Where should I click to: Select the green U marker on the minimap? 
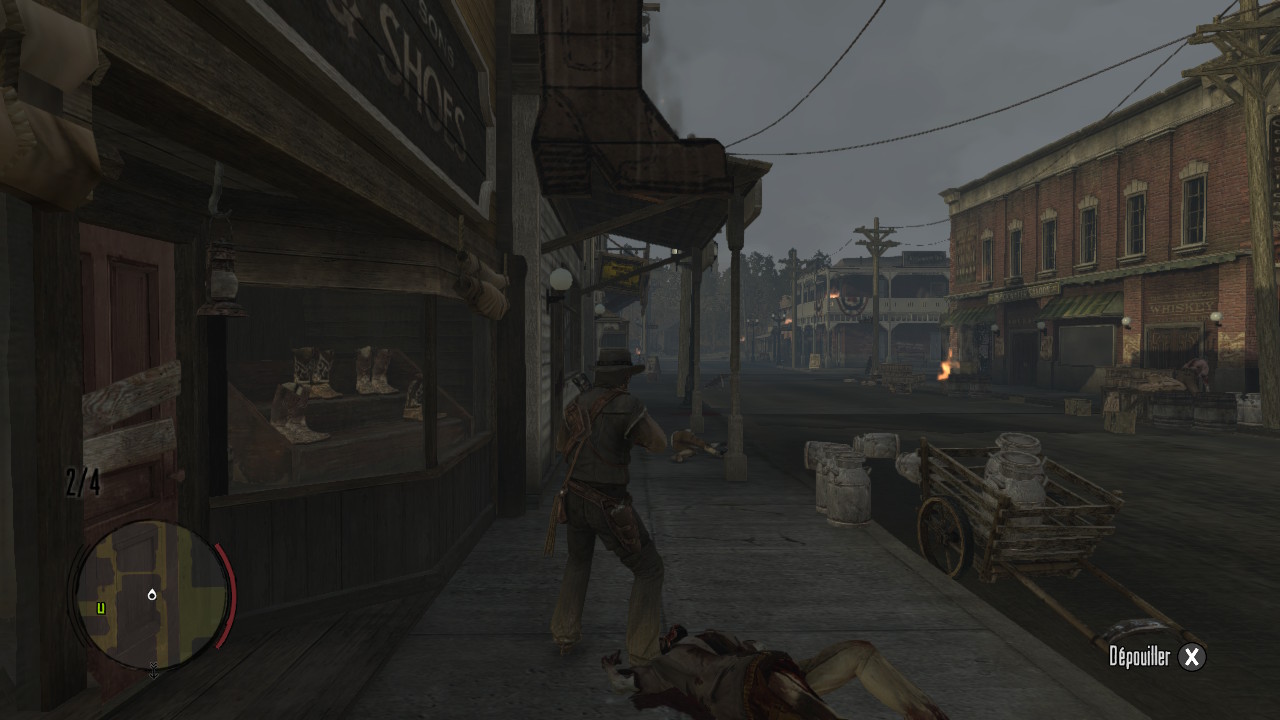pos(101,608)
